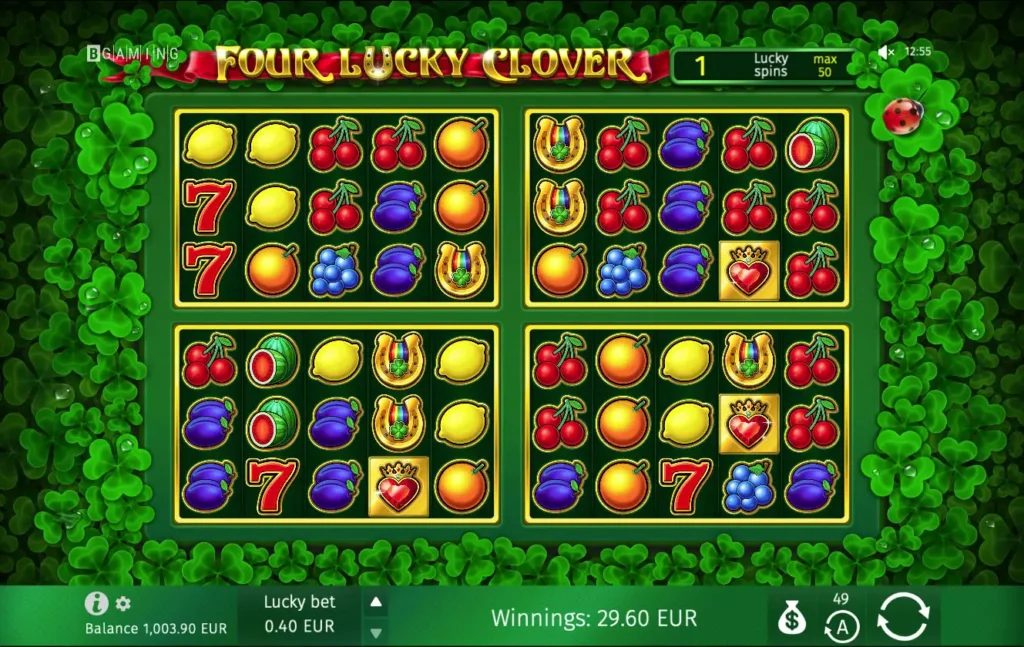
Task: Spin the reels with the circular arrows button
Action: (903, 616)
